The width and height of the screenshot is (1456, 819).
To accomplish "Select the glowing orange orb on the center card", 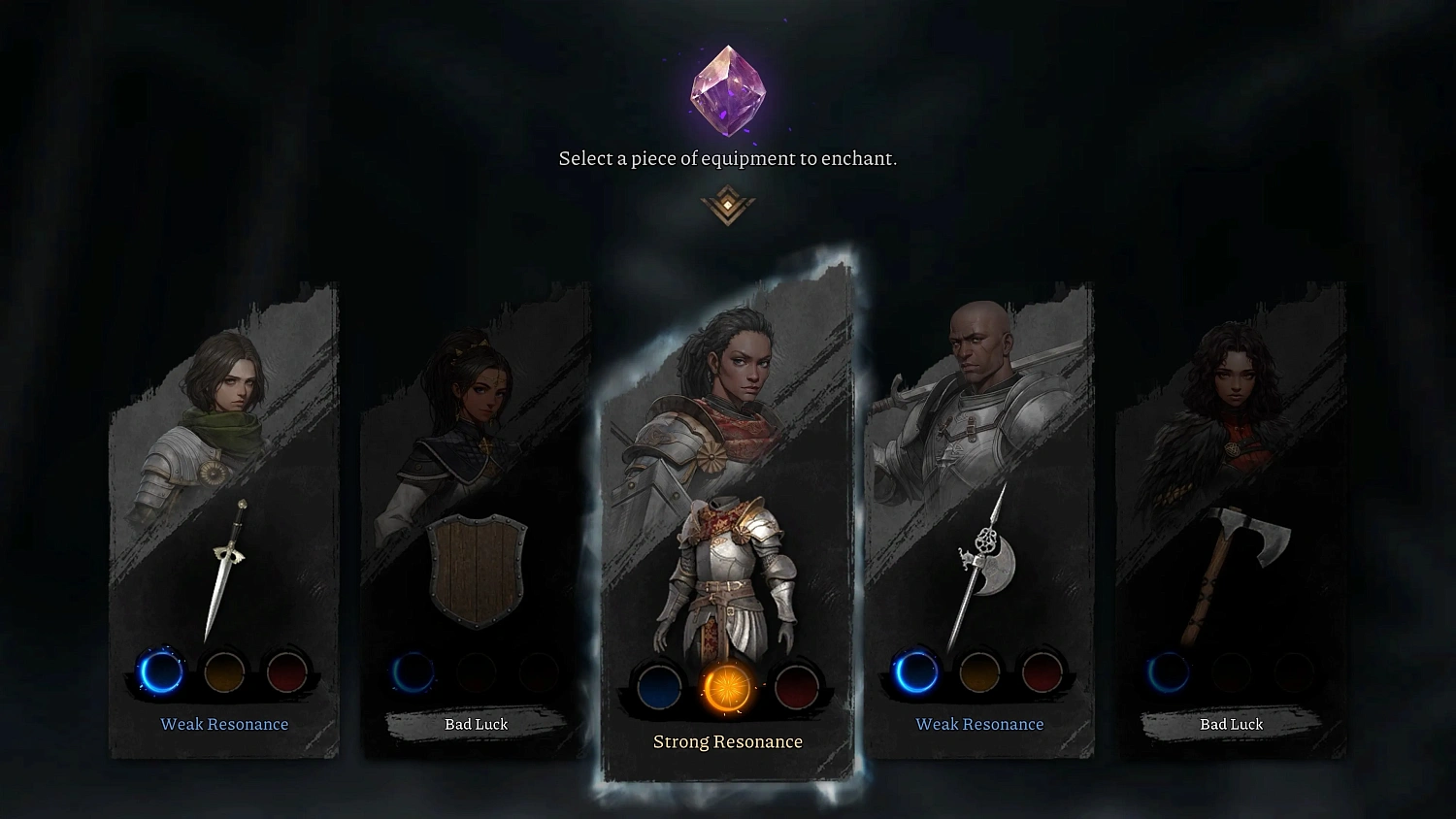I will tap(726, 687).
